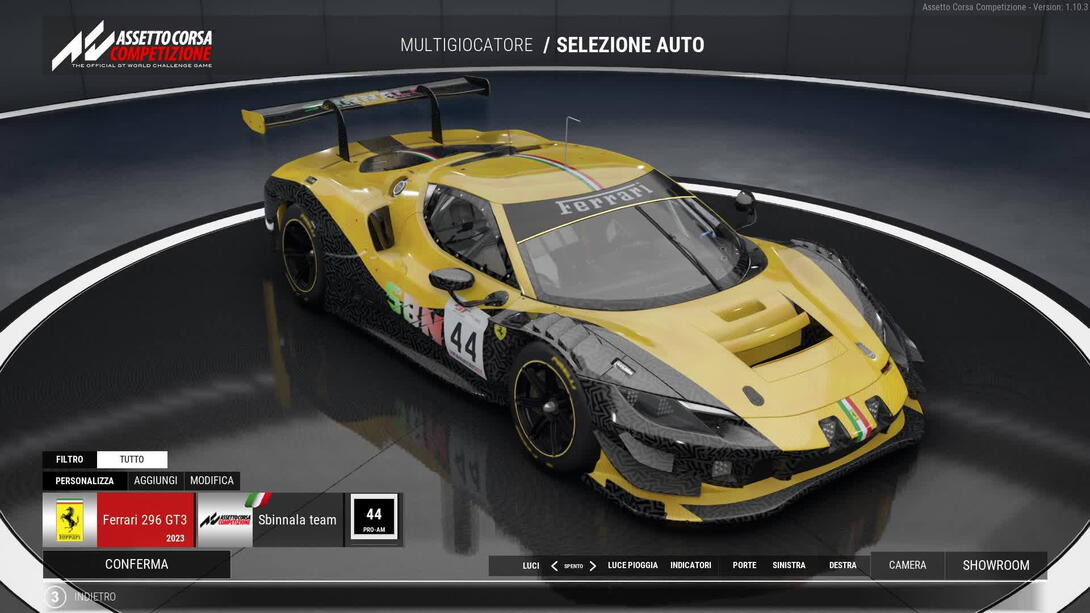The width and height of the screenshot is (1090, 613).
Task: Return to the Multigiocatore menu breadcrumb
Action: coord(466,45)
